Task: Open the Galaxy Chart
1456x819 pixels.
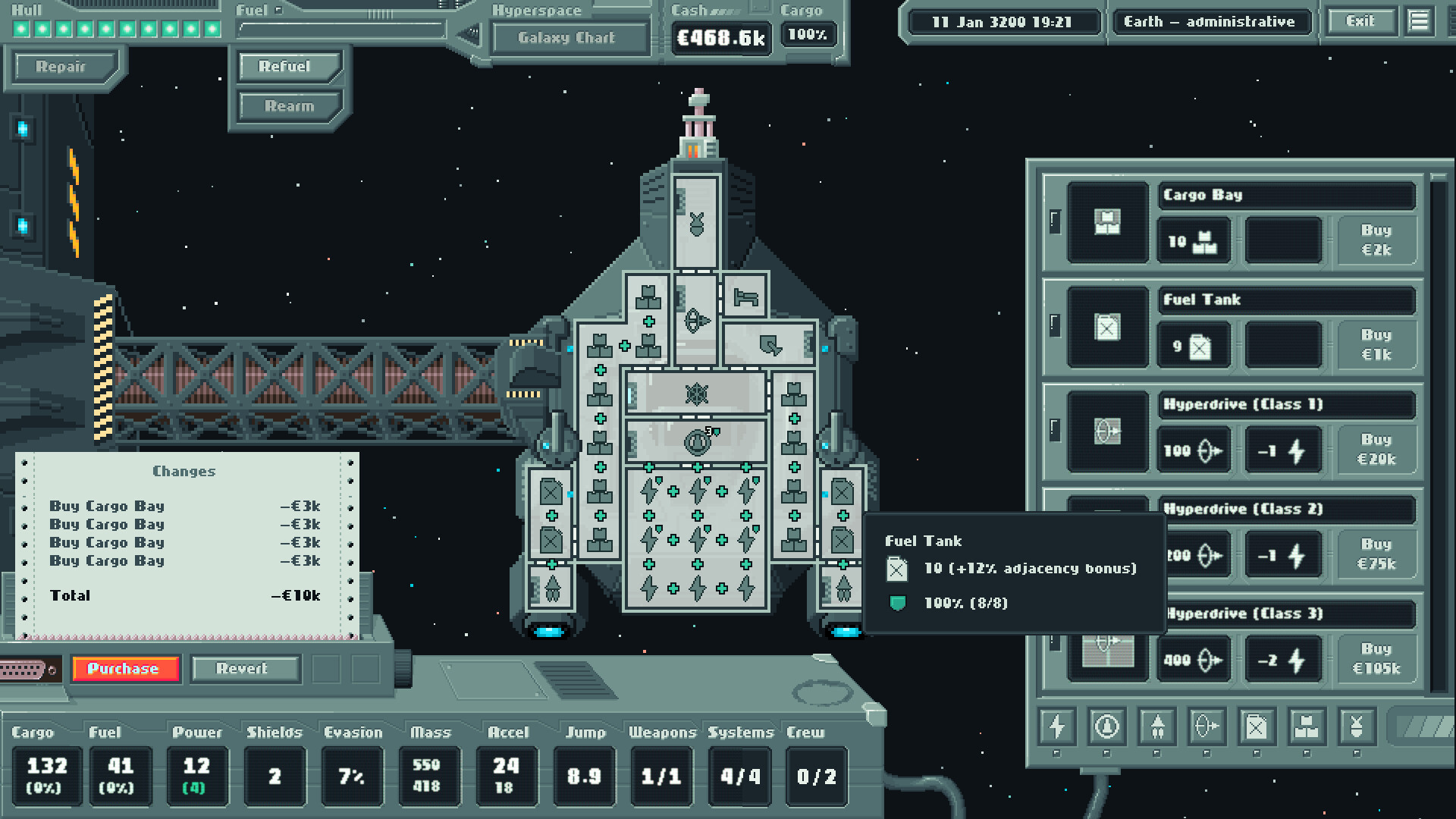Action: [566, 38]
